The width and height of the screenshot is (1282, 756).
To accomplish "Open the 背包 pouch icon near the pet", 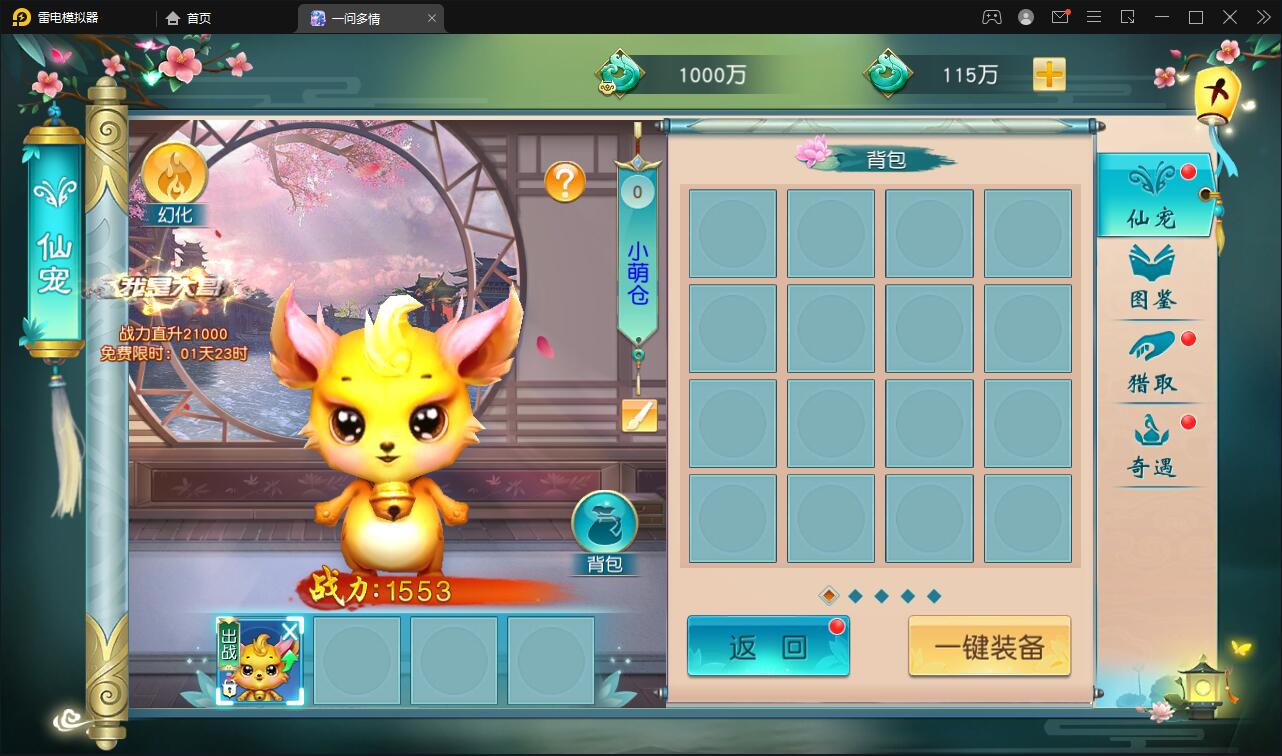I will (604, 523).
